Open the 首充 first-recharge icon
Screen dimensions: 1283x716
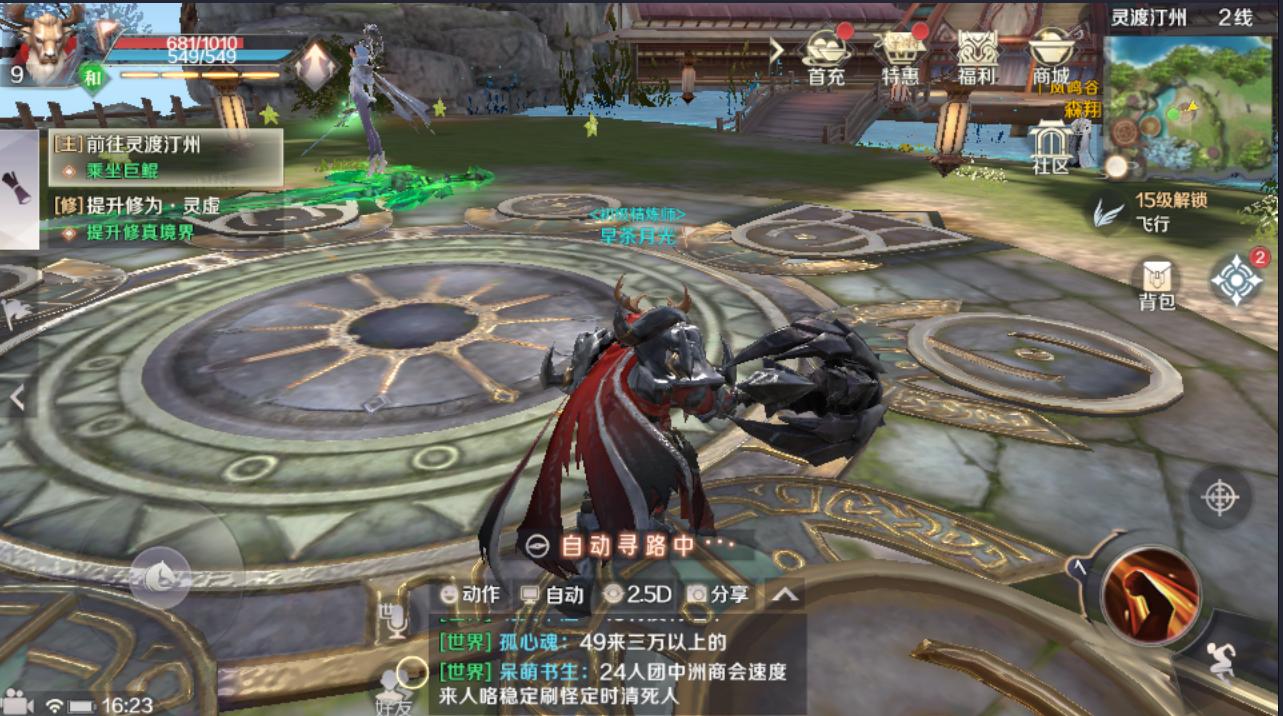828,55
